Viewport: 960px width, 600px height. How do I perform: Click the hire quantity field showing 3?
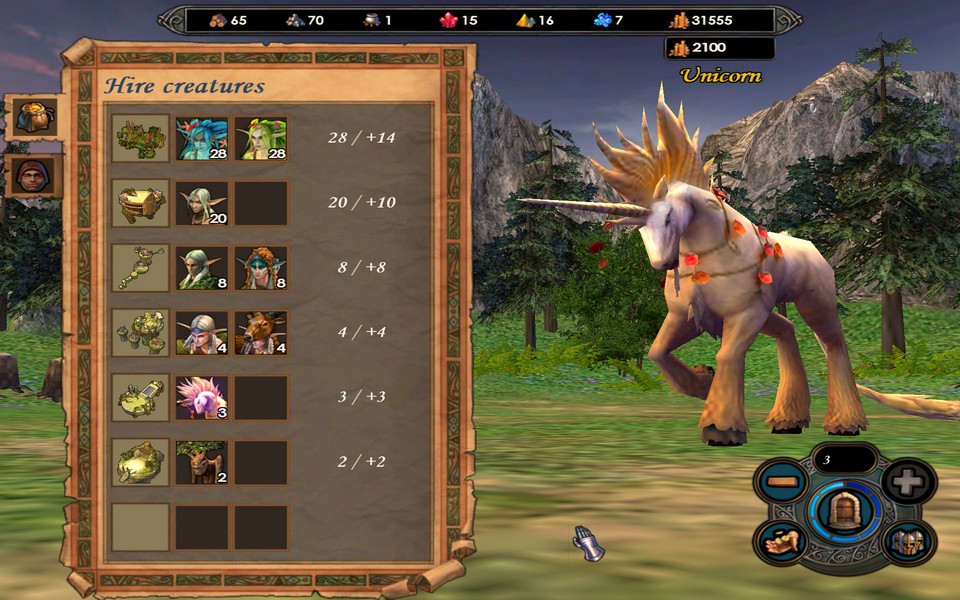(843, 459)
